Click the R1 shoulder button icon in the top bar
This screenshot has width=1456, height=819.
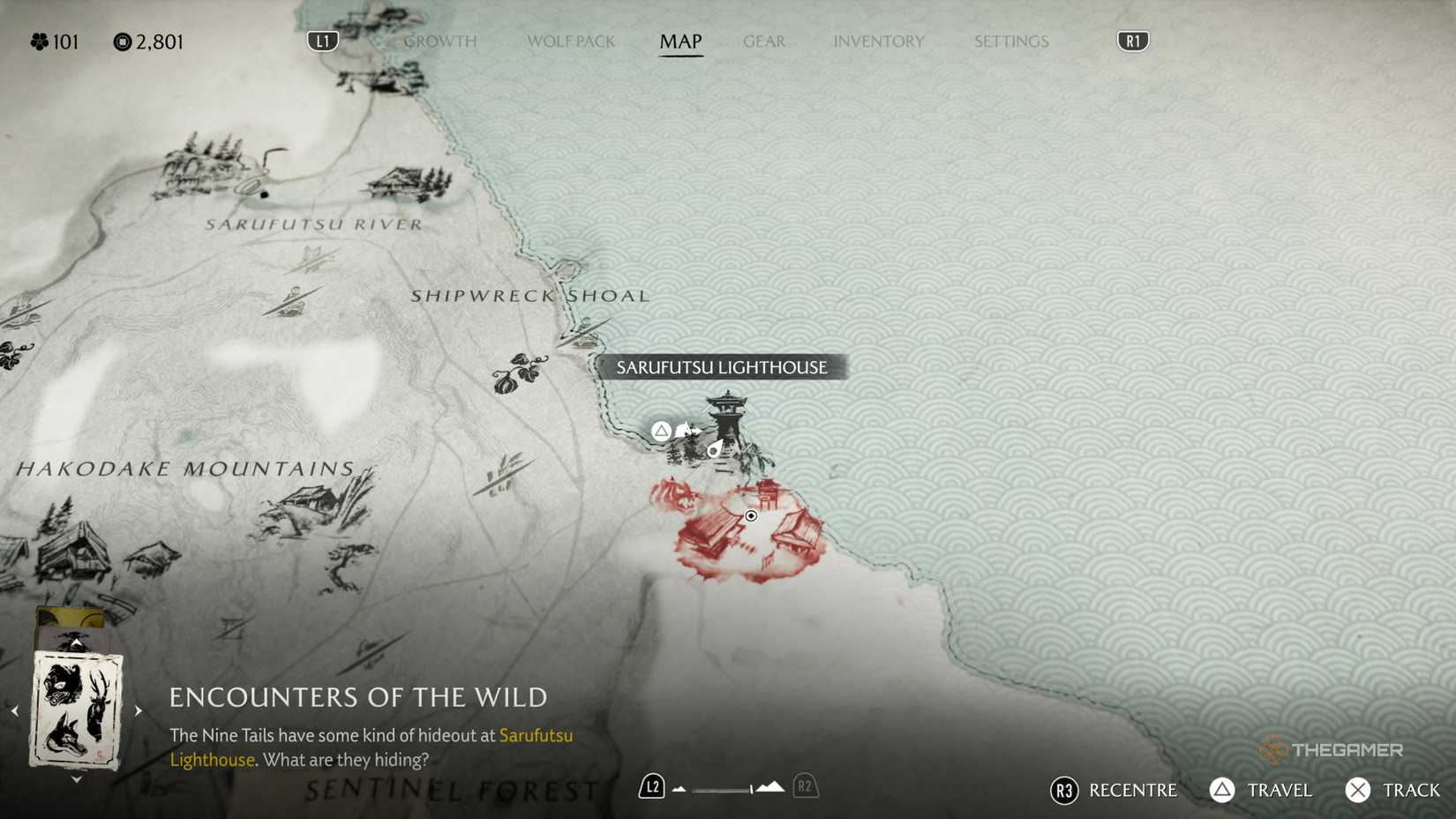[x=1131, y=41]
